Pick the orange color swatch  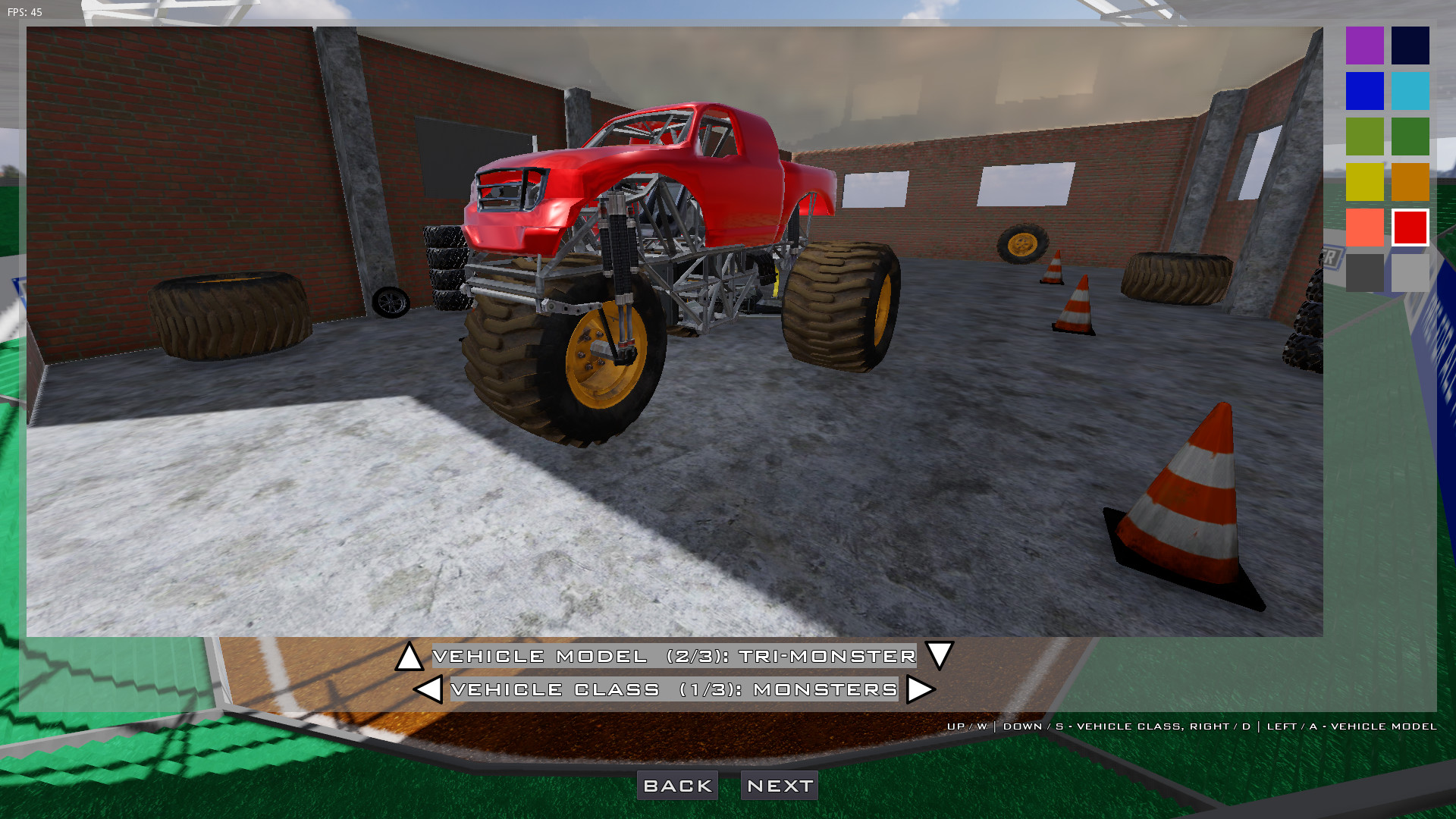[x=1409, y=182]
